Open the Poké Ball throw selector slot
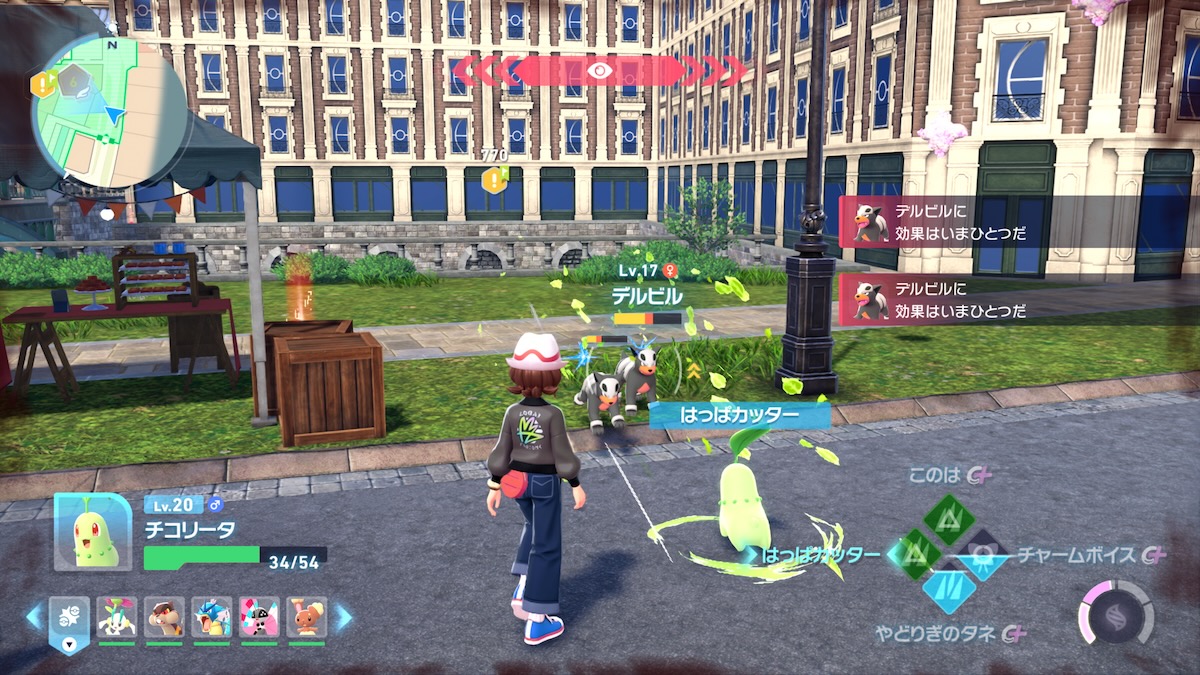Viewport: 1200px width, 675px height. (x=69, y=620)
